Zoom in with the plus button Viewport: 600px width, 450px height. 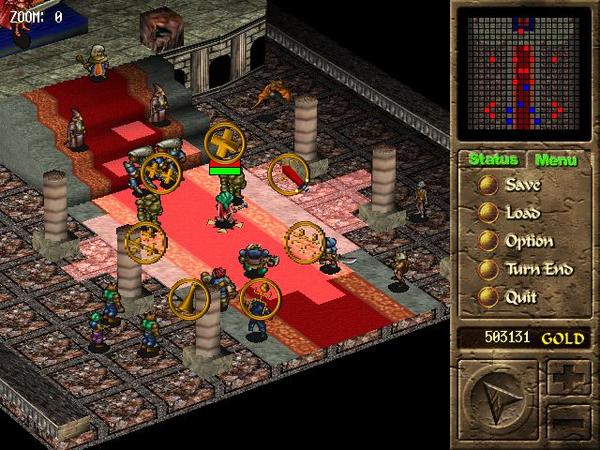point(567,380)
